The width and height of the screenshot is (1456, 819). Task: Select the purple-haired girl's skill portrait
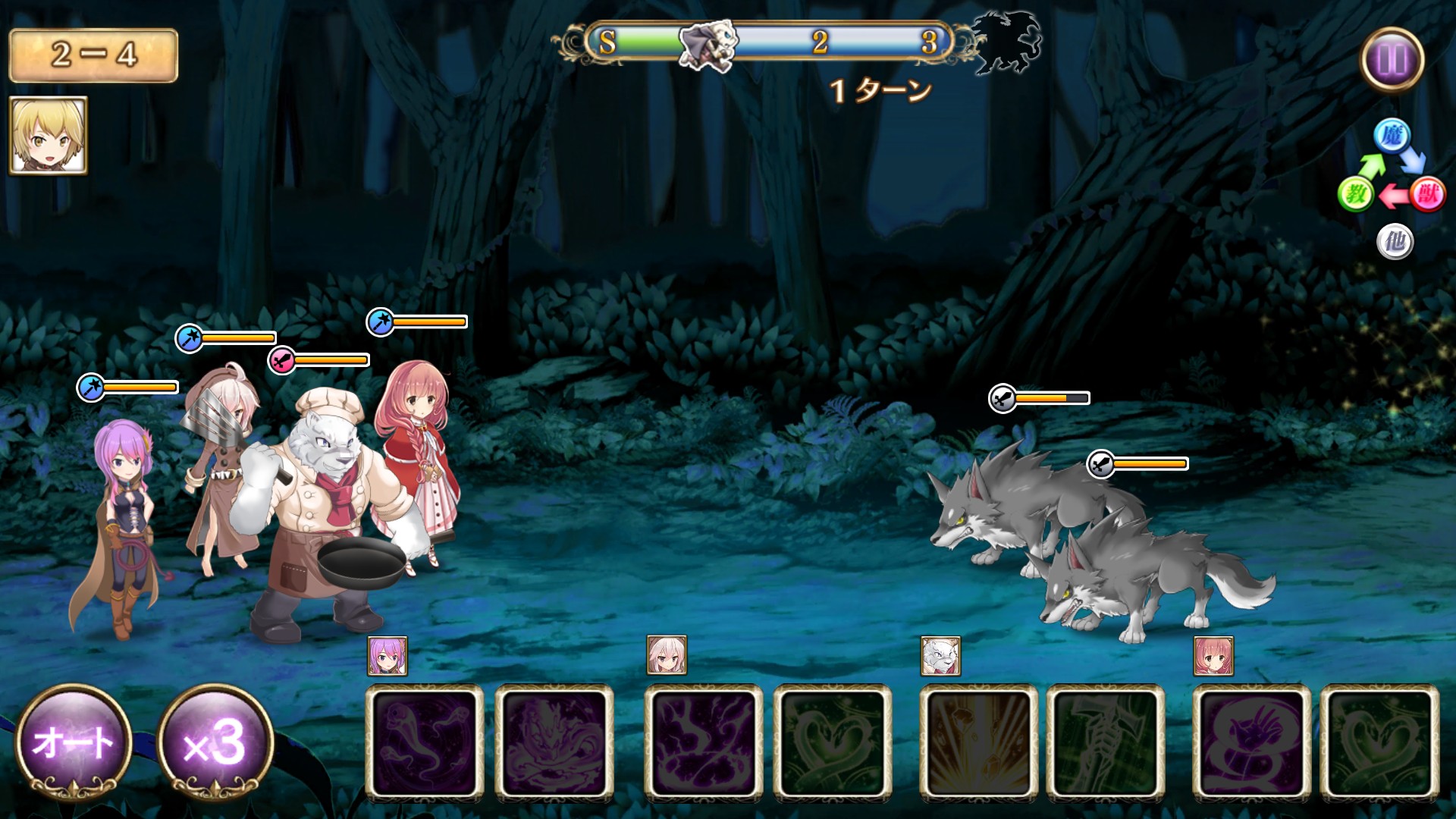coord(388,656)
